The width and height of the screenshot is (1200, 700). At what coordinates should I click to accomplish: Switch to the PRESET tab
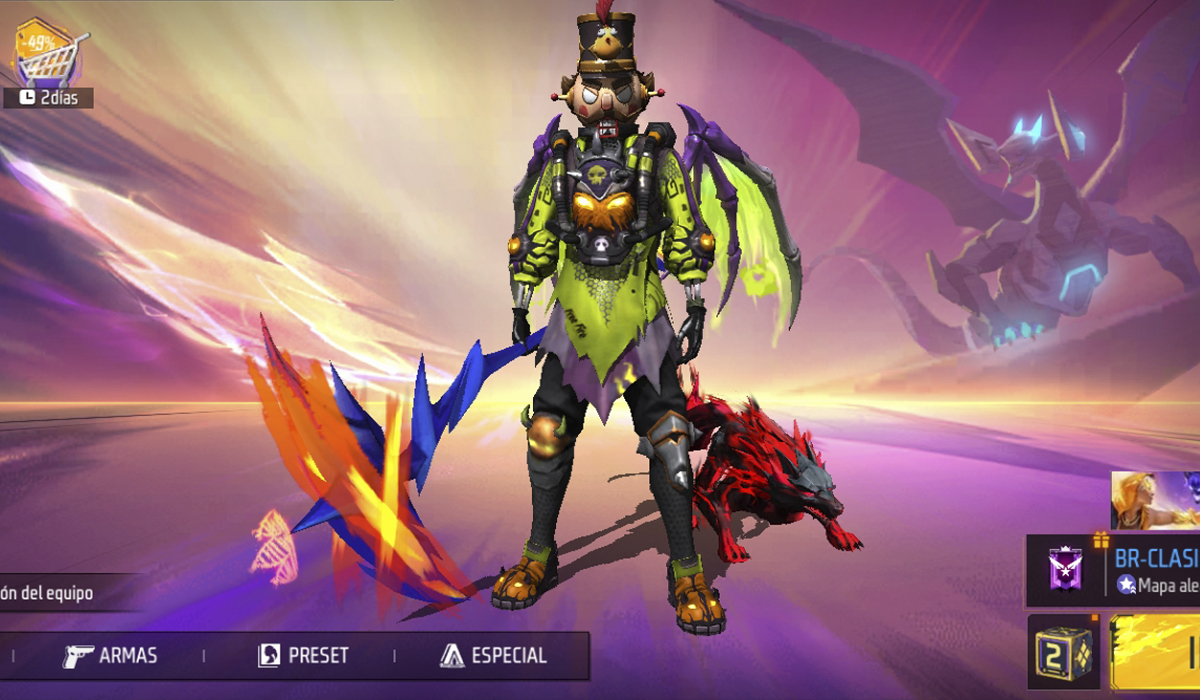tap(303, 656)
